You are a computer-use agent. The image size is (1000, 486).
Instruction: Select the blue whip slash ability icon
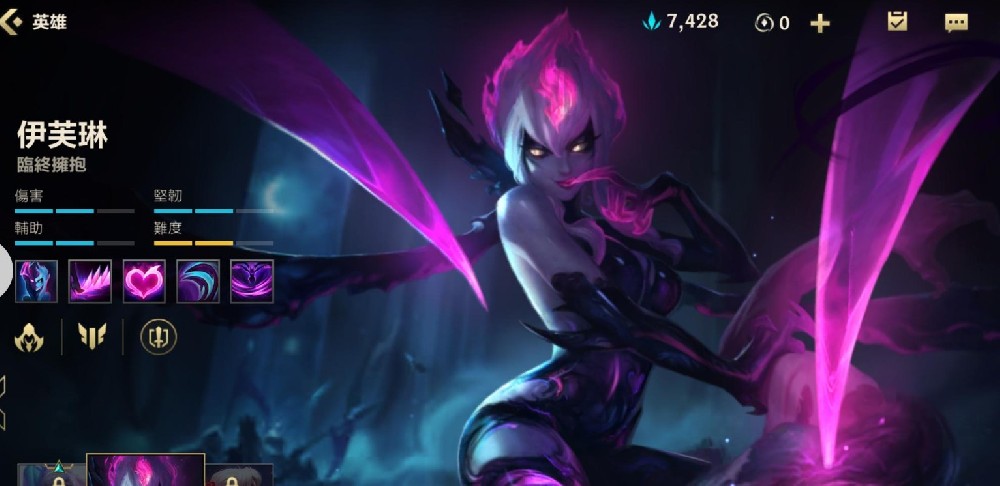pos(198,281)
